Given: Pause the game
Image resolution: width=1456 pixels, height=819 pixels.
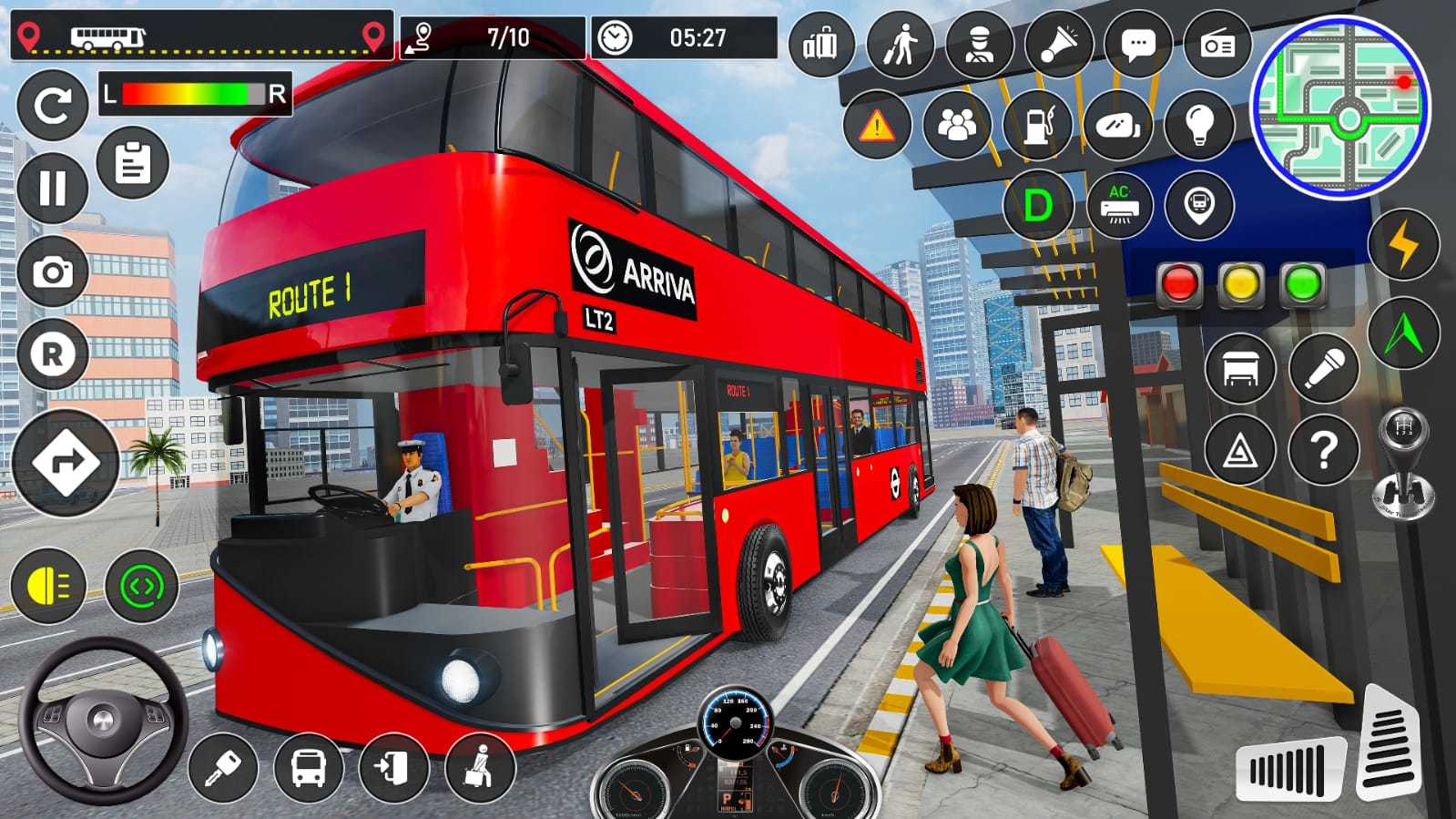Looking at the screenshot, I should [x=53, y=189].
